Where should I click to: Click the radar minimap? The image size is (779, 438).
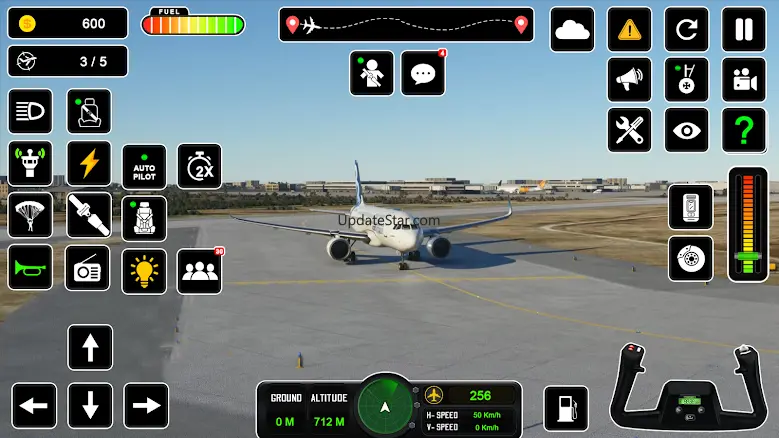pos(385,406)
